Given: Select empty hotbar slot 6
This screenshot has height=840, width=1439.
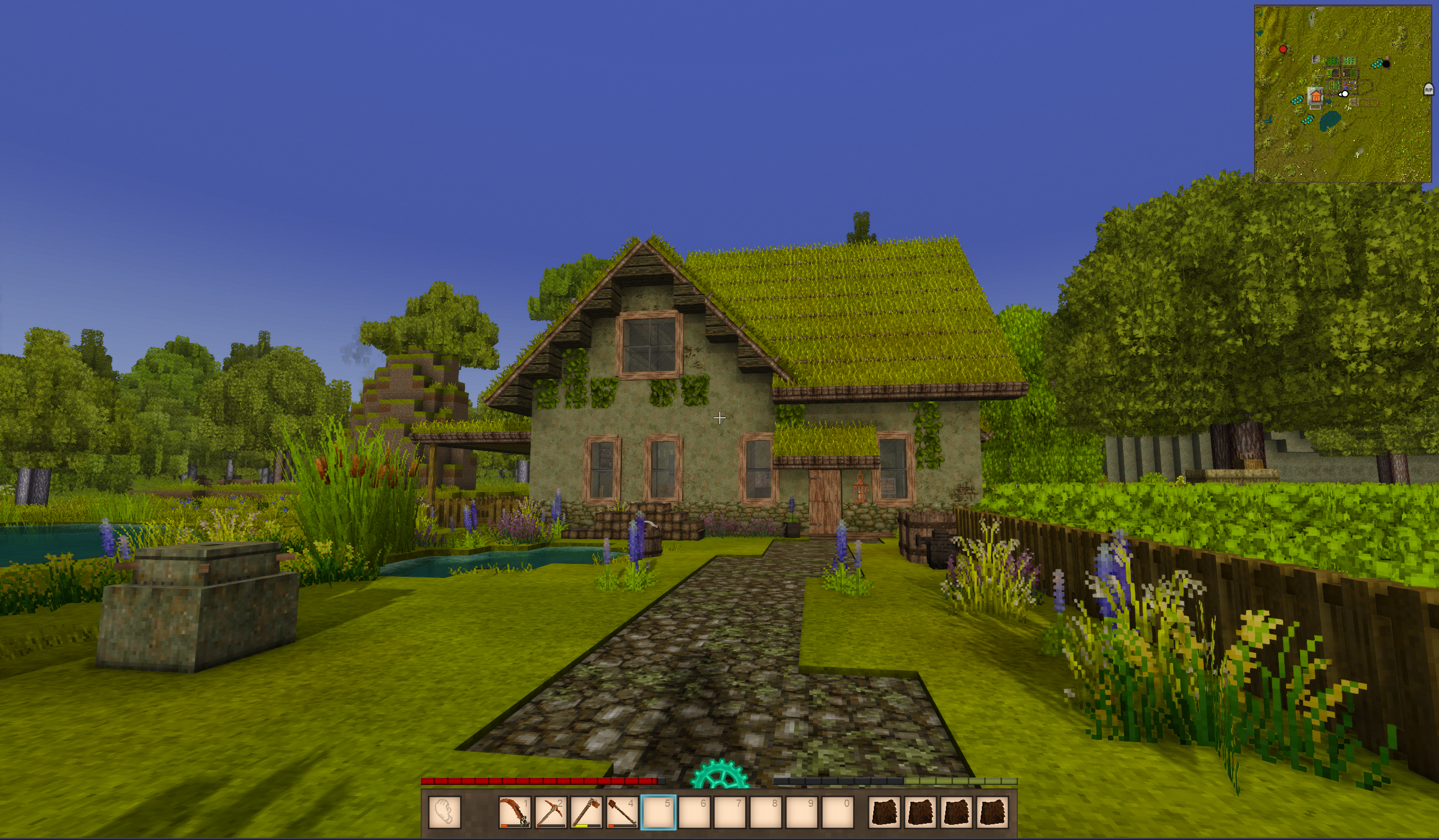Looking at the screenshot, I should (x=694, y=811).
